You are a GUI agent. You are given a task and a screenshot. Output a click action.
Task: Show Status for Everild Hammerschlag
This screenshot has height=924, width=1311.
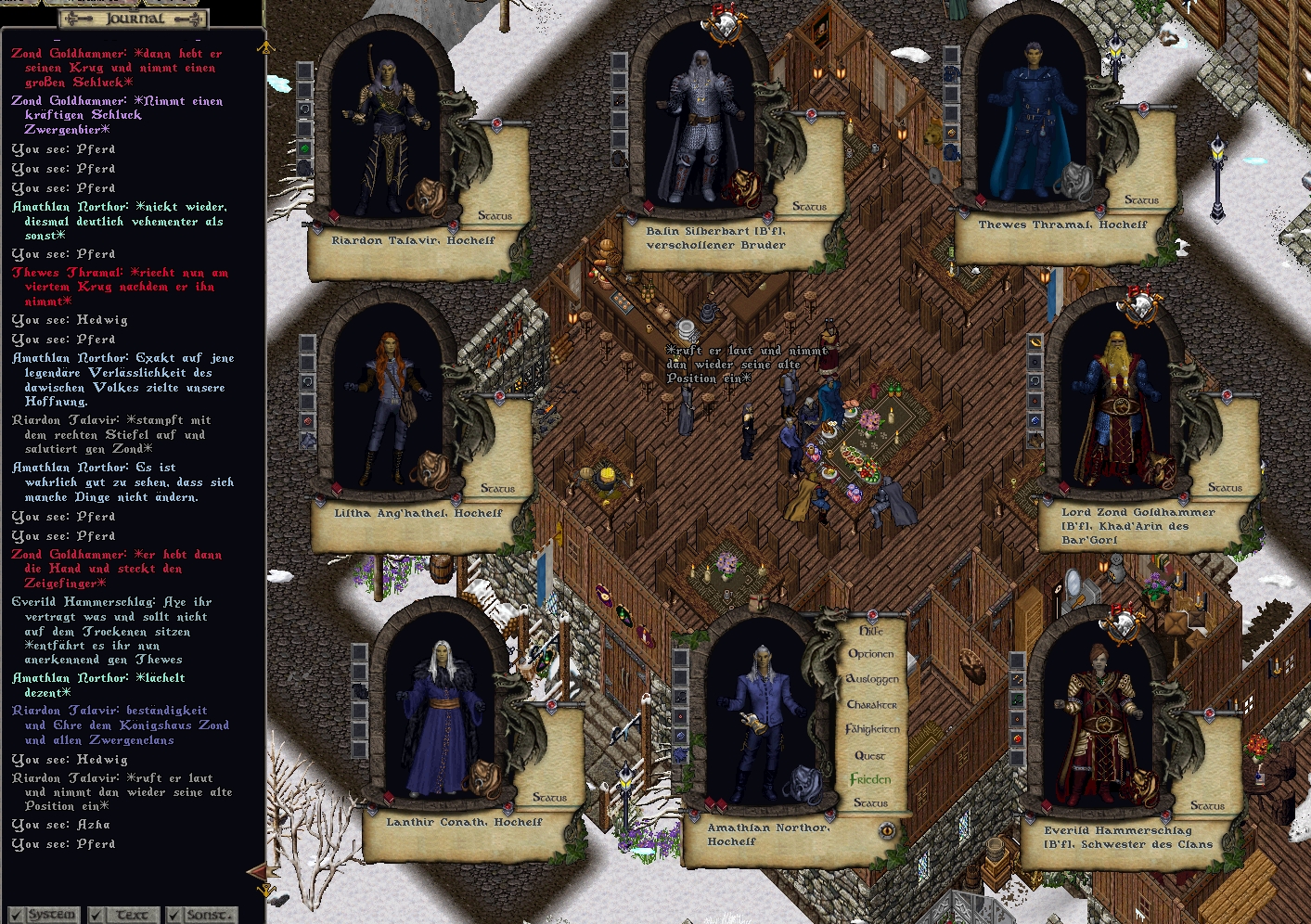[1207, 805]
